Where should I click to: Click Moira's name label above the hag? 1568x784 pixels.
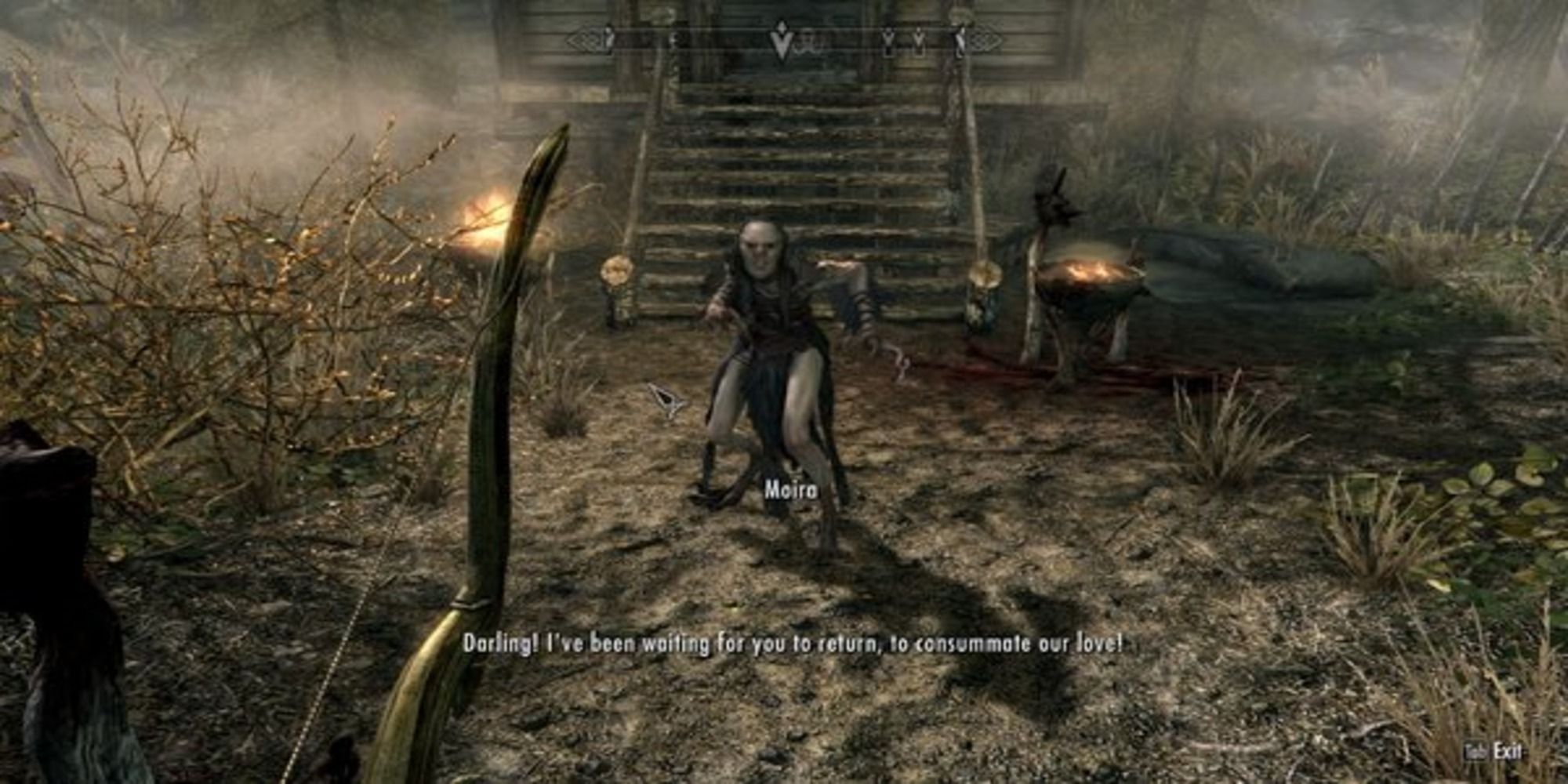[x=793, y=491]
